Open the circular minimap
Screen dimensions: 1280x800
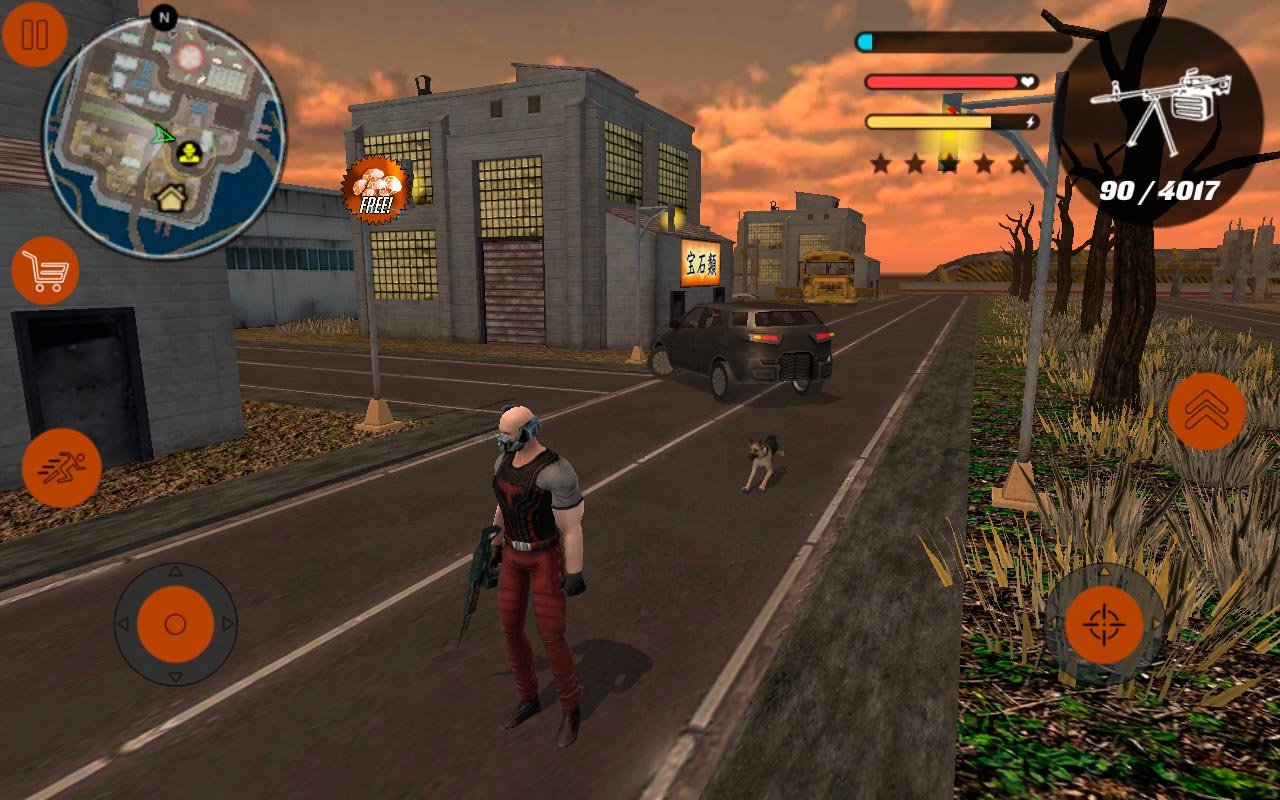(165, 137)
